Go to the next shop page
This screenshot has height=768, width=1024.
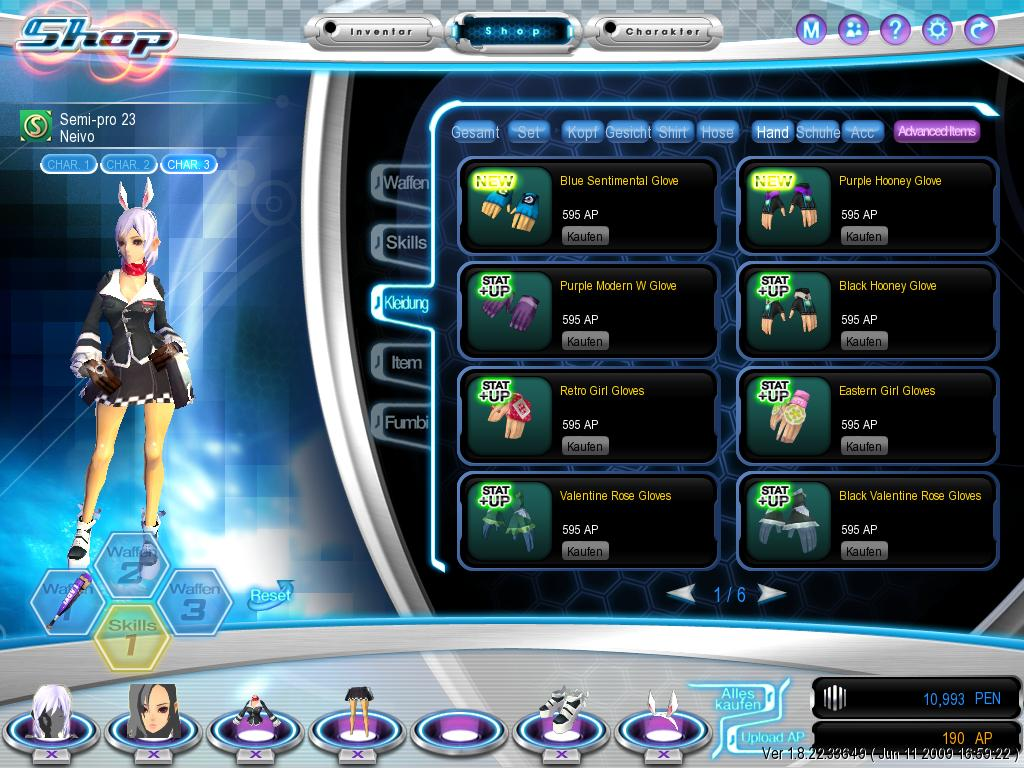point(772,594)
